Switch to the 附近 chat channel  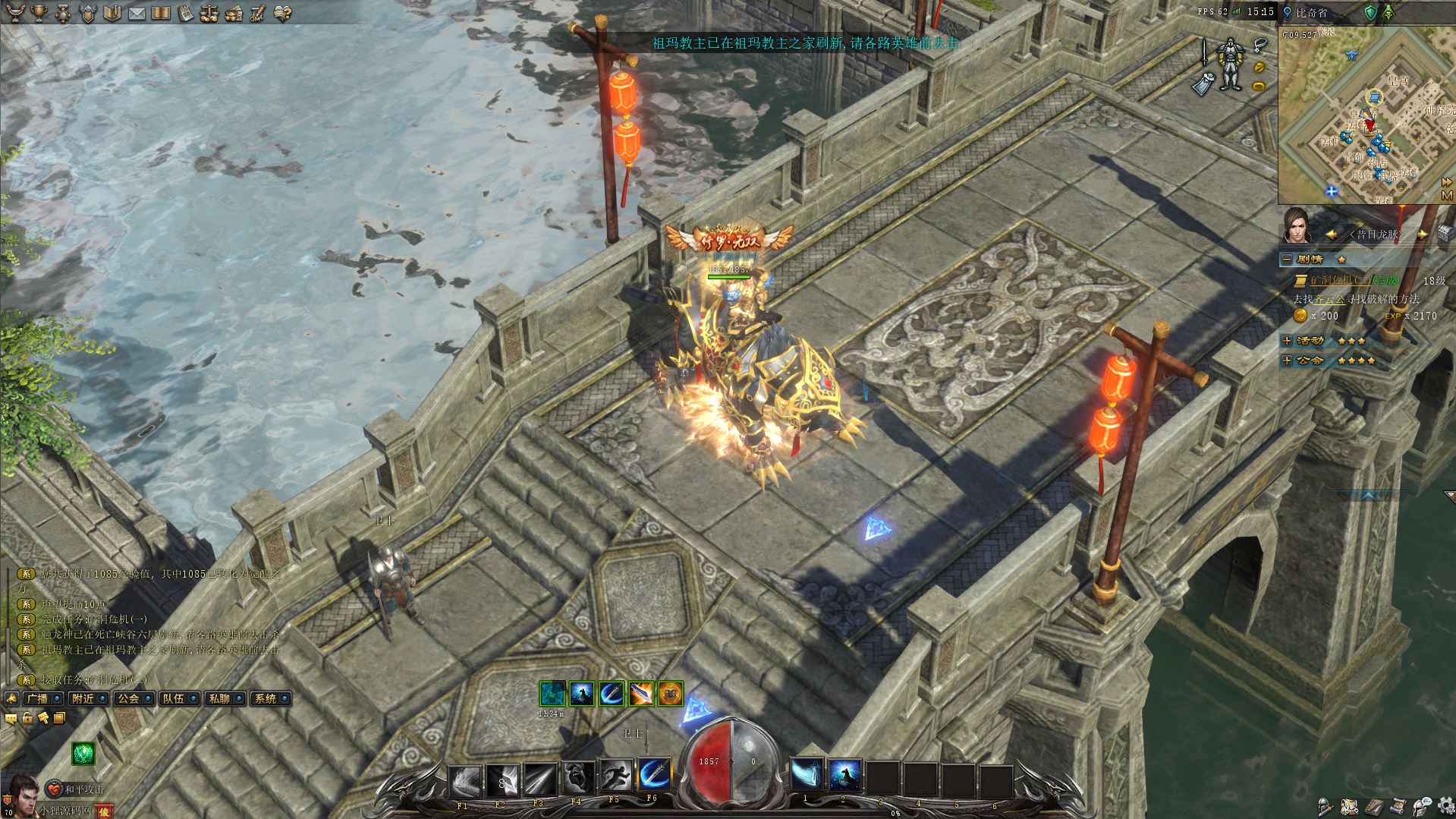pyautogui.click(x=82, y=698)
